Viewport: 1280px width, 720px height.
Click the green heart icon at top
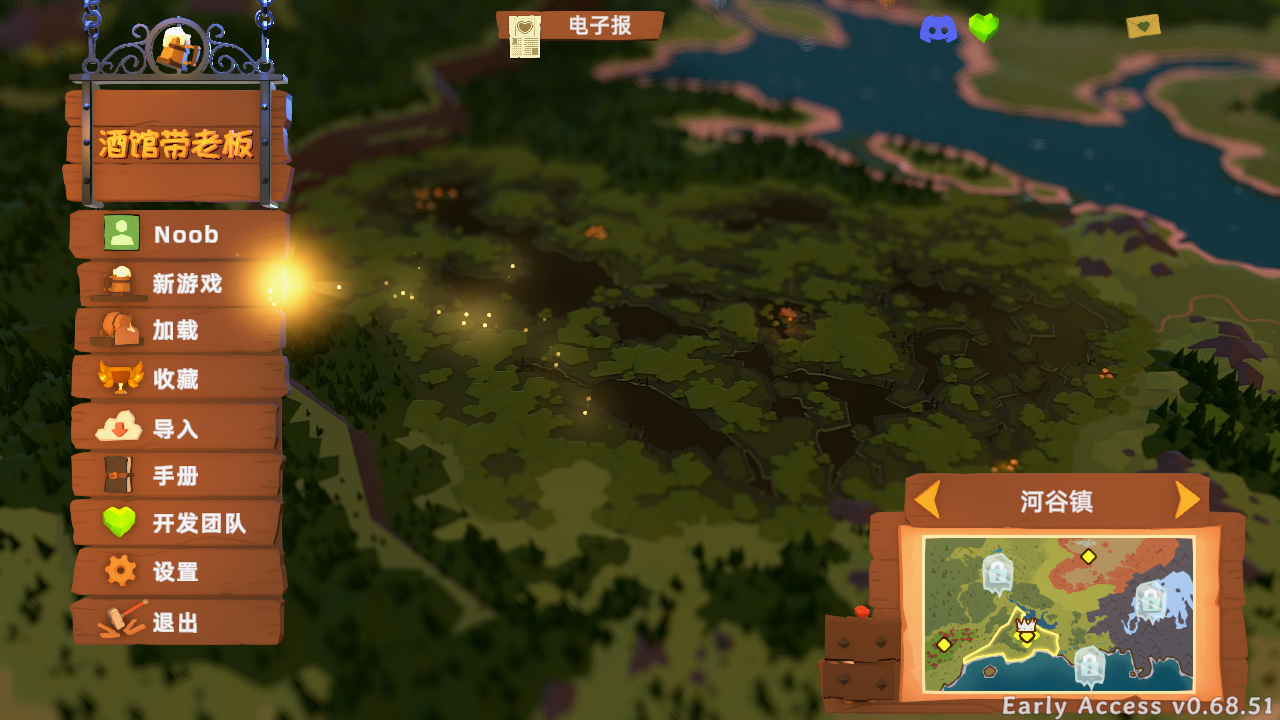point(984,28)
